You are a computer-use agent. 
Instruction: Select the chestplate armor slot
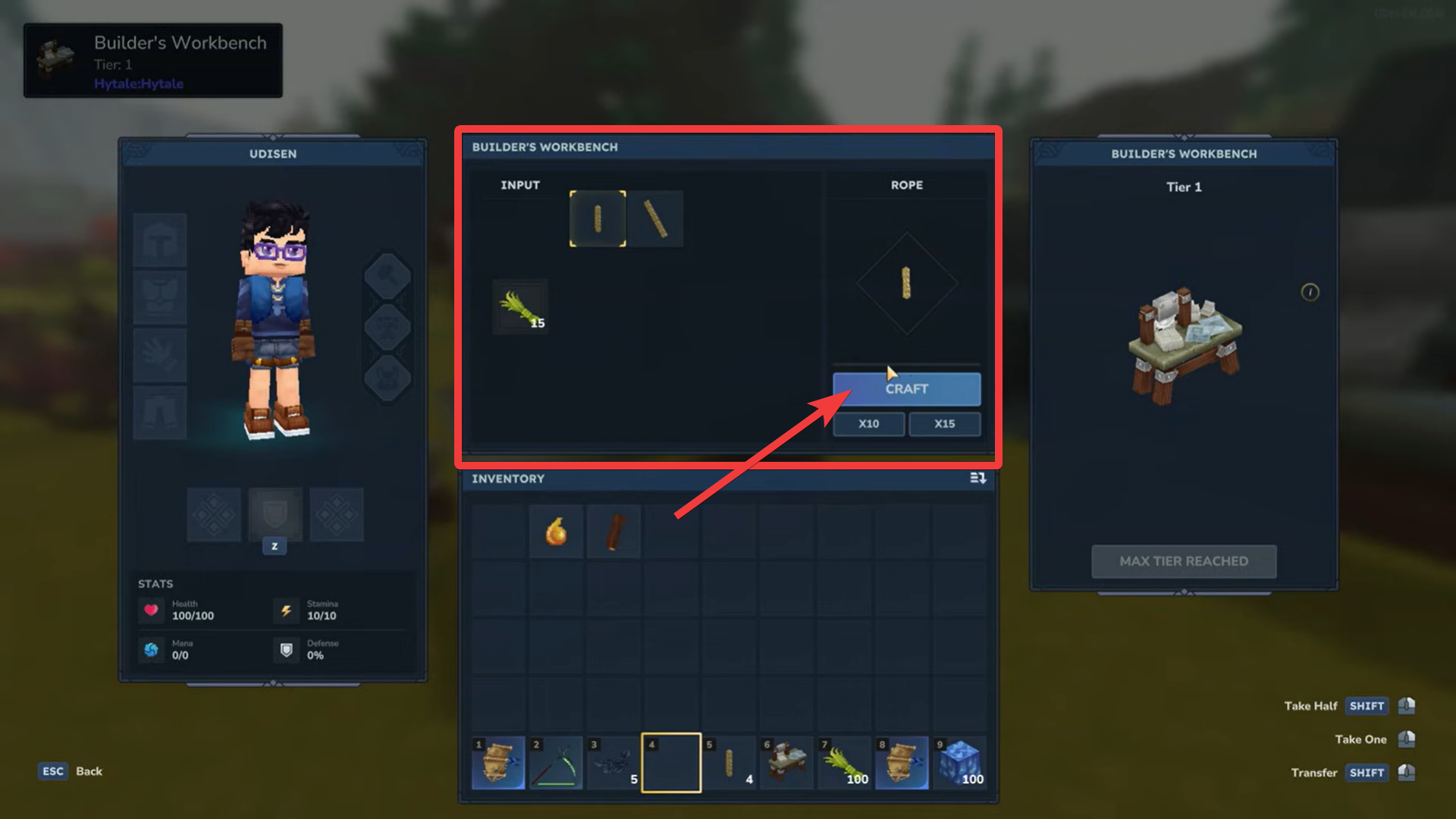159,297
